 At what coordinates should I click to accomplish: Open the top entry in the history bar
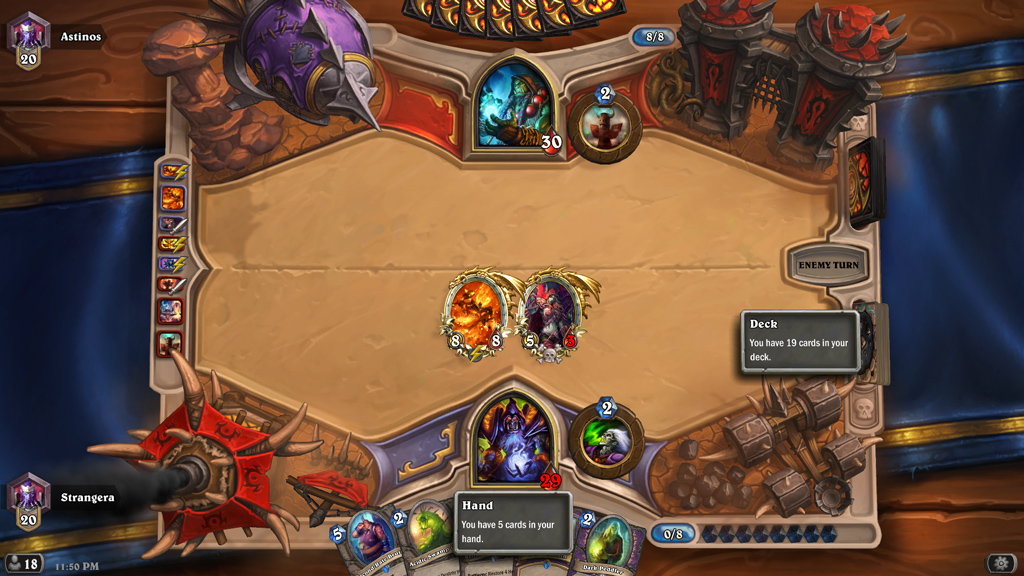[x=172, y=173]
